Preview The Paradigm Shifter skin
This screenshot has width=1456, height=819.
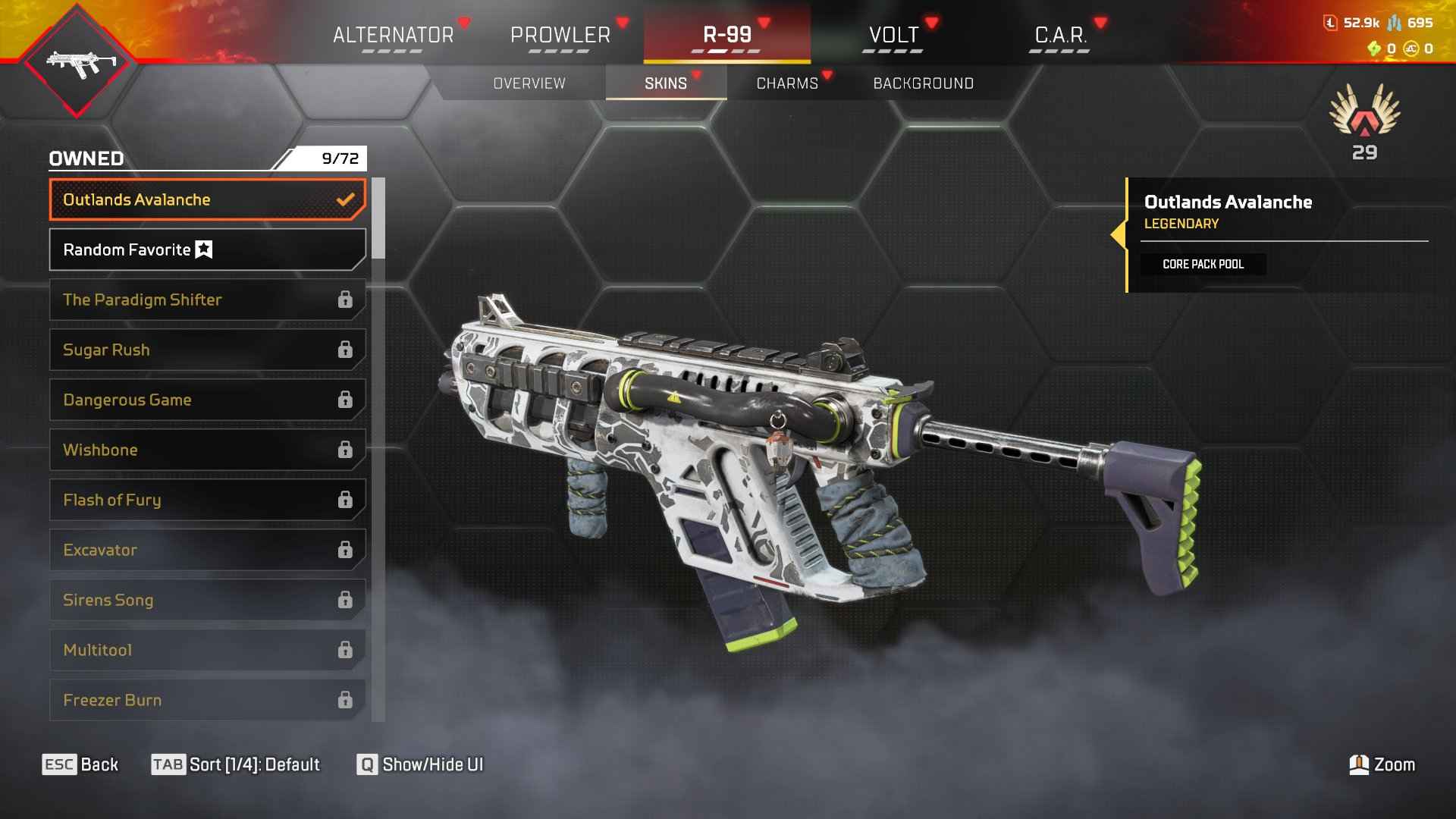tap(207, 300)
